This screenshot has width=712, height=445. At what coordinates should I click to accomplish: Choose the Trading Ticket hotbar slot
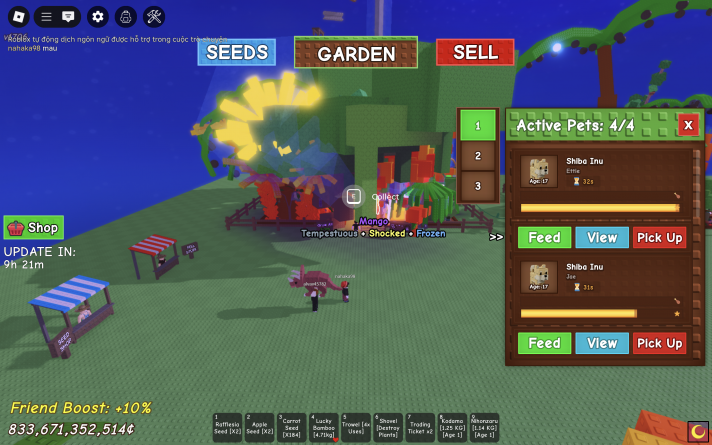point(420,428)
